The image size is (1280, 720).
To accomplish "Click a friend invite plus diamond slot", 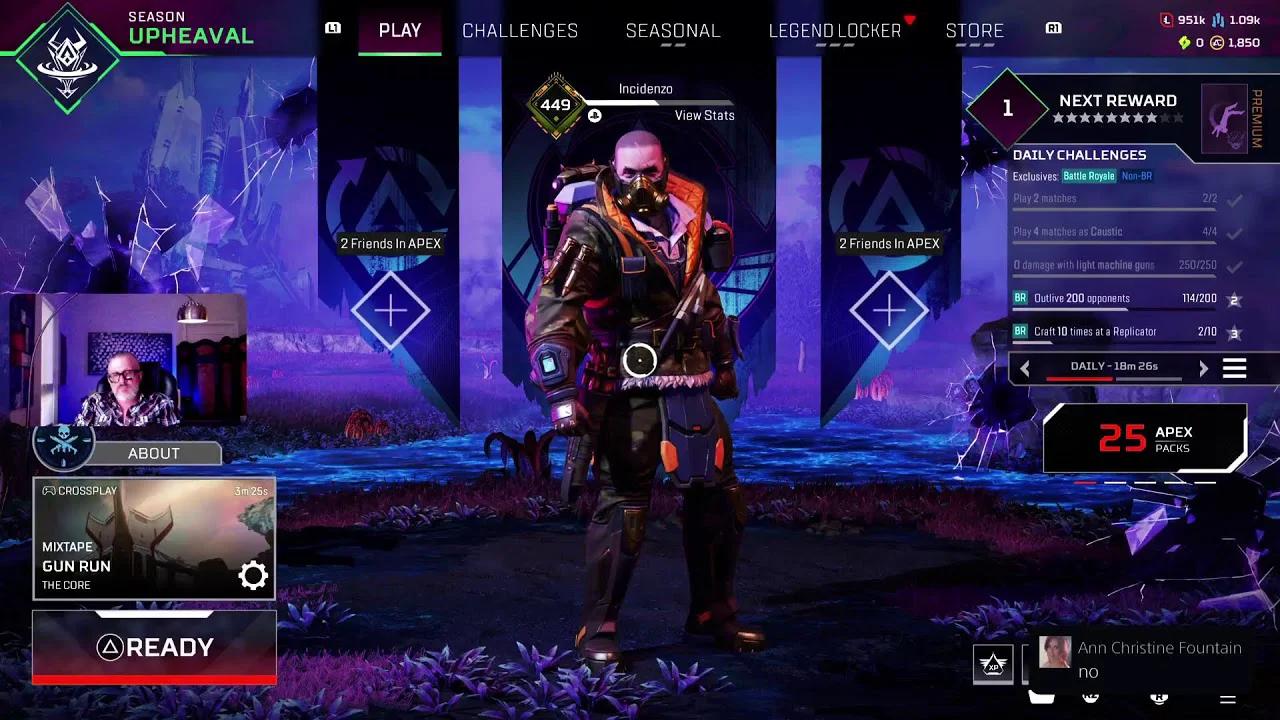I will click(390, 310).
